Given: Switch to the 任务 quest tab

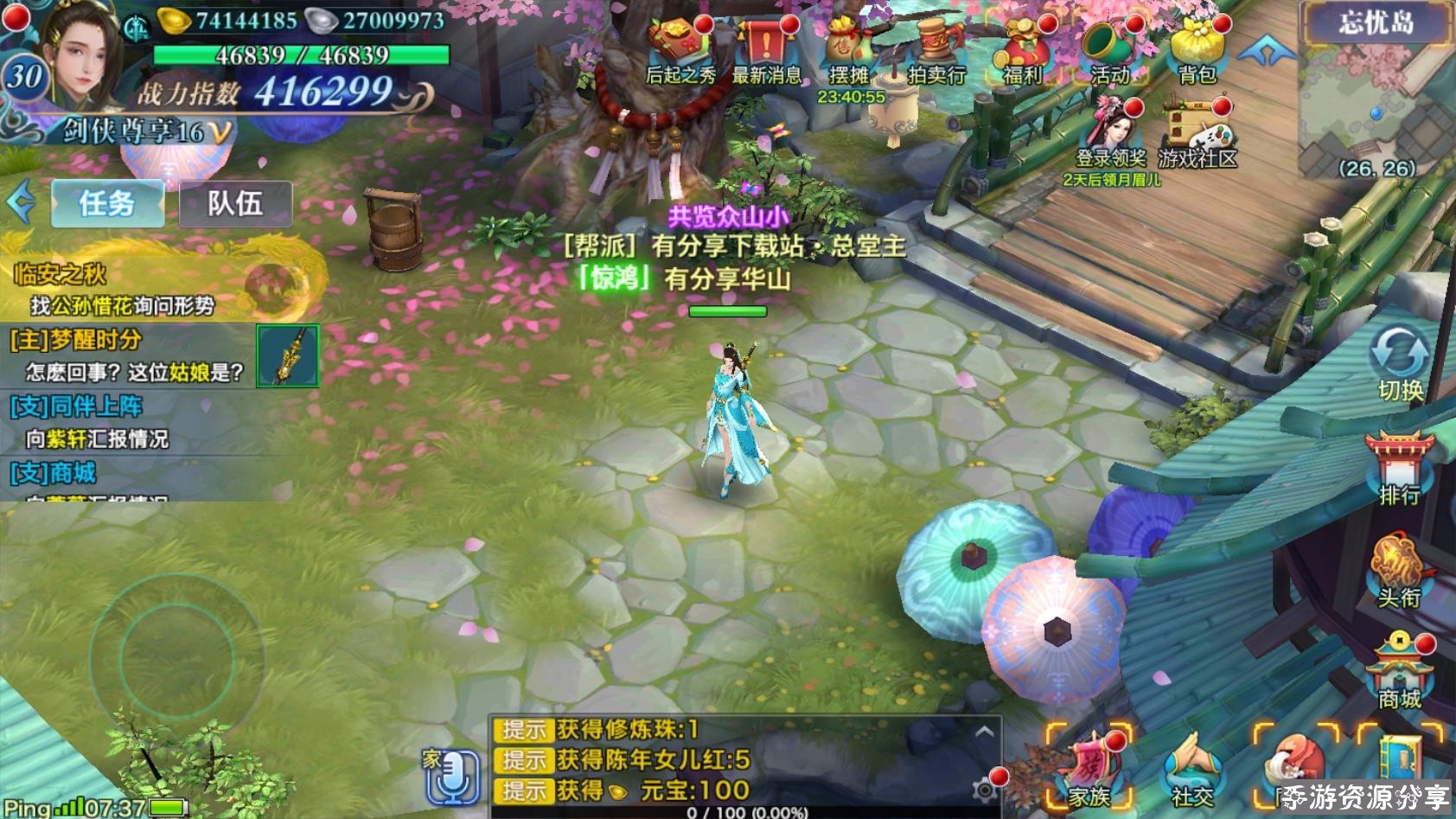Looking at the screenshot, I should coord(107,204).
